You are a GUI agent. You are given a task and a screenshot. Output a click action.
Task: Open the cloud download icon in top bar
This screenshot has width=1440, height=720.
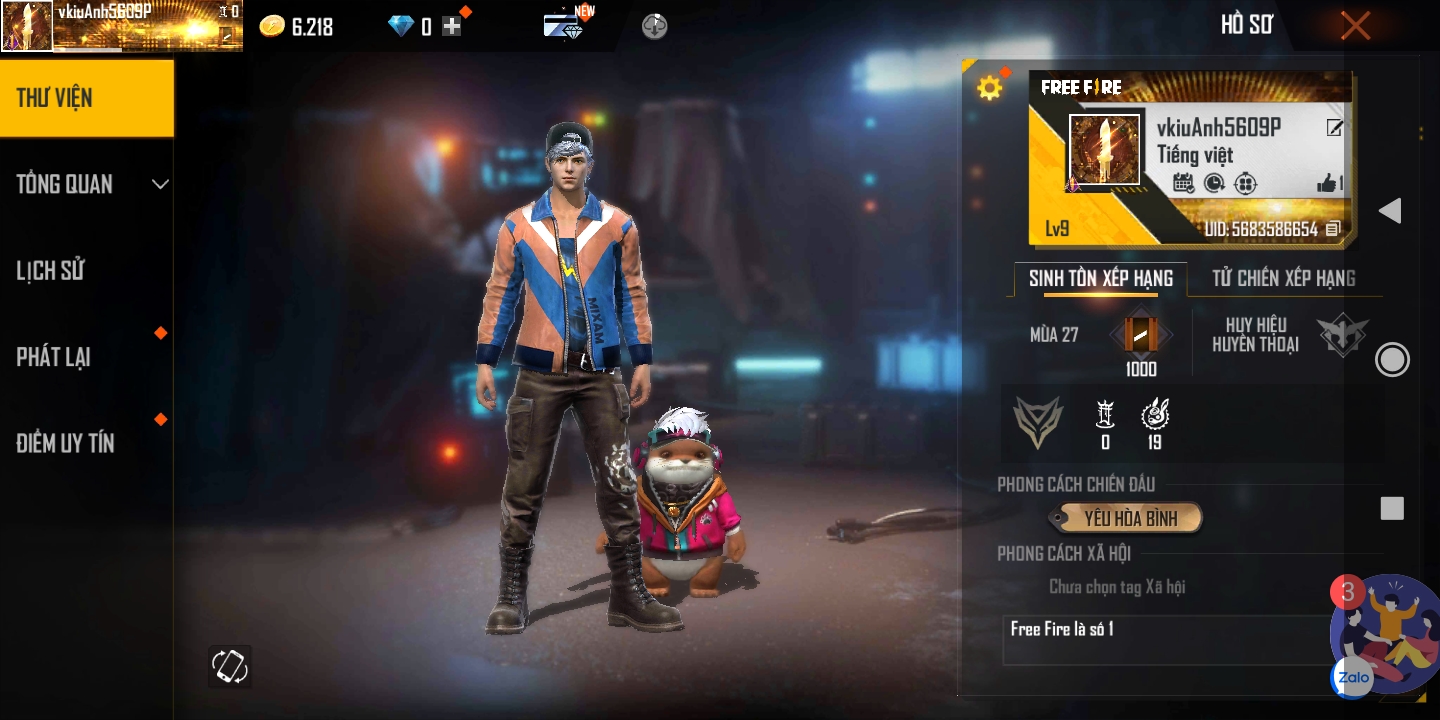[654, 26]
